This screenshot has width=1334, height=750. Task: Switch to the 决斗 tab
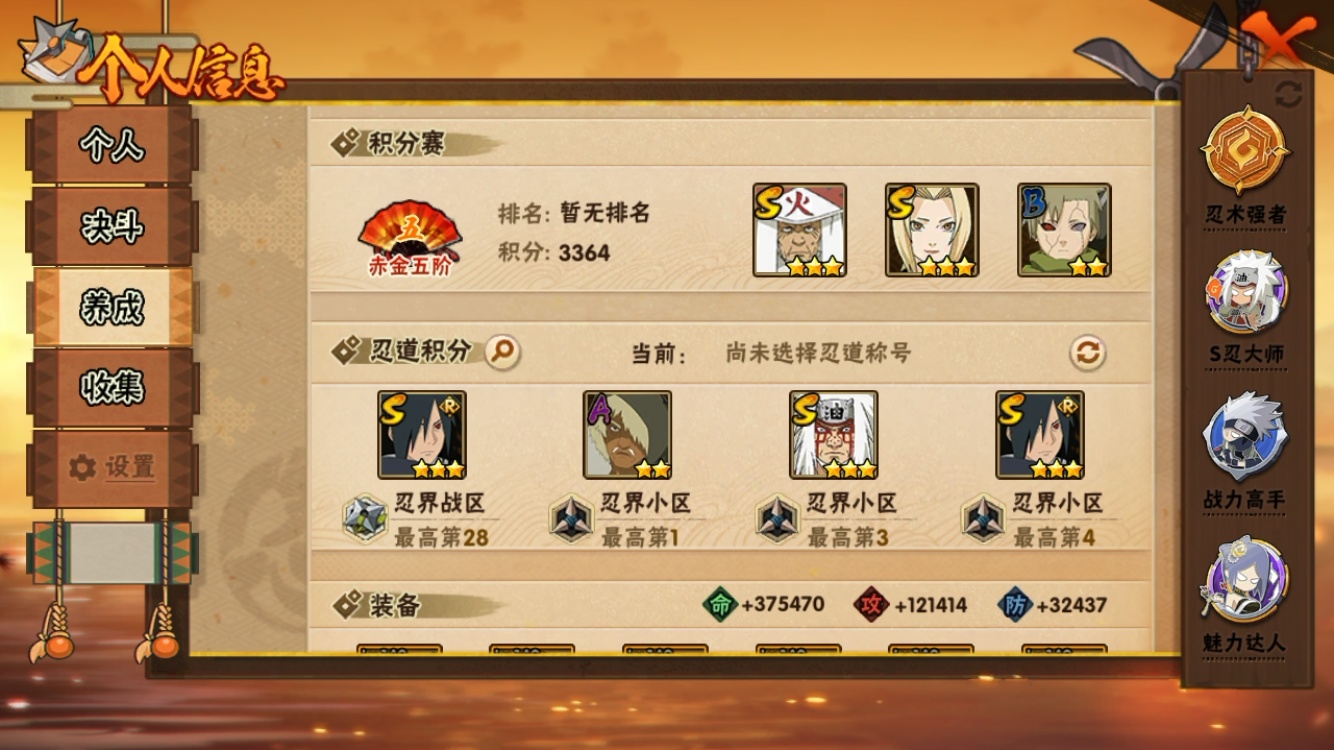(x=113, y=226)
